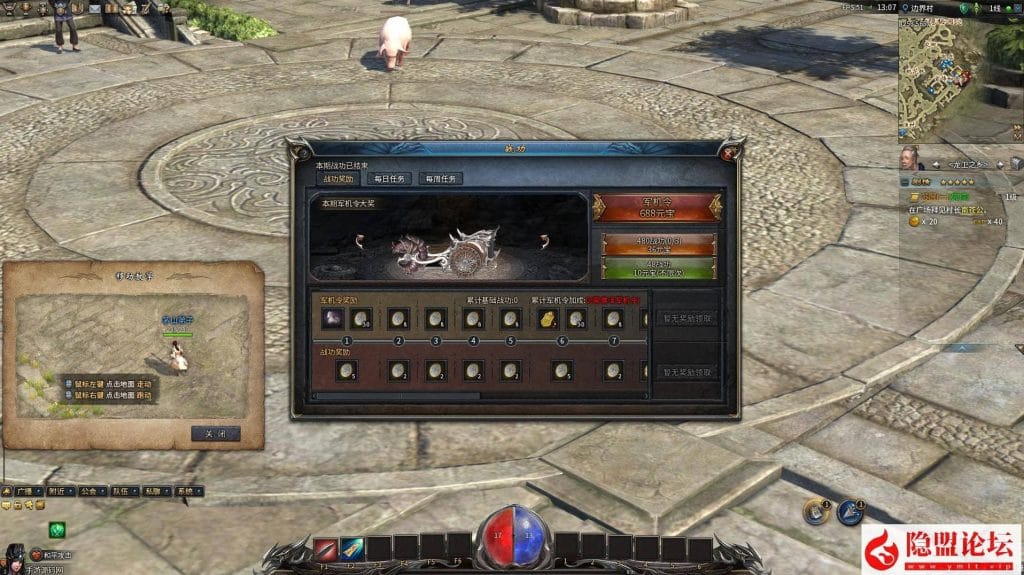Show the previous grand prize with left arrow
The image size is (1024, 575).
[359, 240]
